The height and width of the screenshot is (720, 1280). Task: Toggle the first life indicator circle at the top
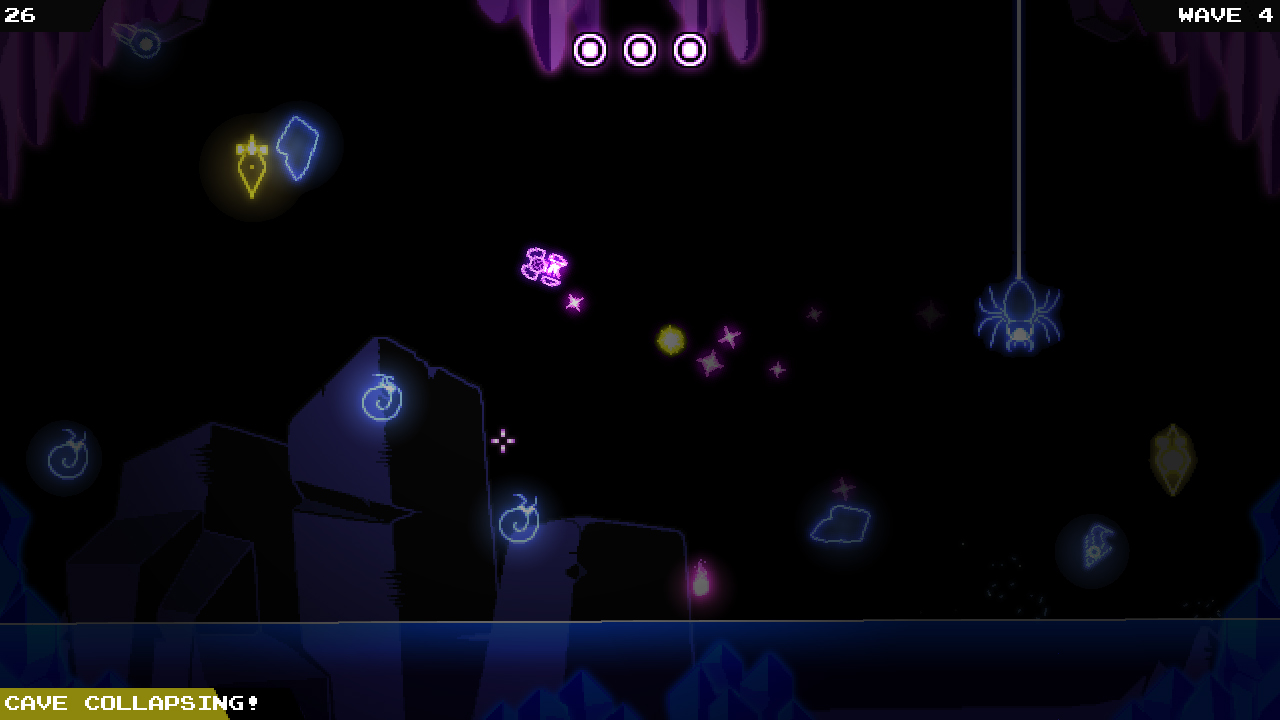click(x=590, y=49)
